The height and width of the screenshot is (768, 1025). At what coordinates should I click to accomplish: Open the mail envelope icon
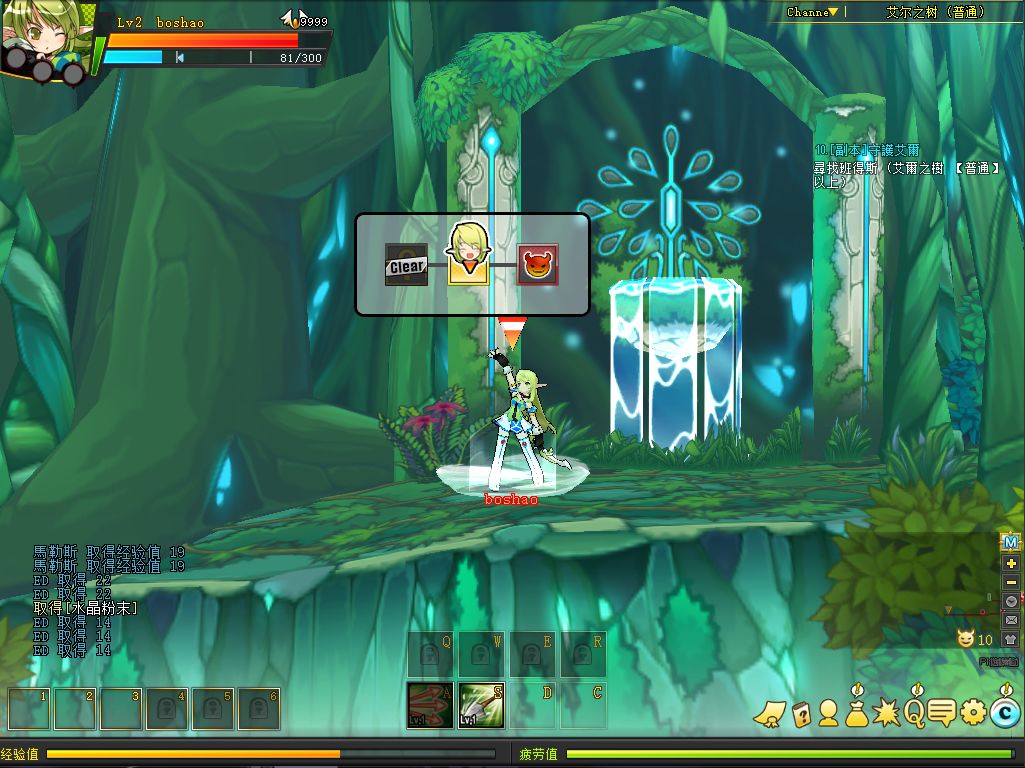click(1010, 620)
